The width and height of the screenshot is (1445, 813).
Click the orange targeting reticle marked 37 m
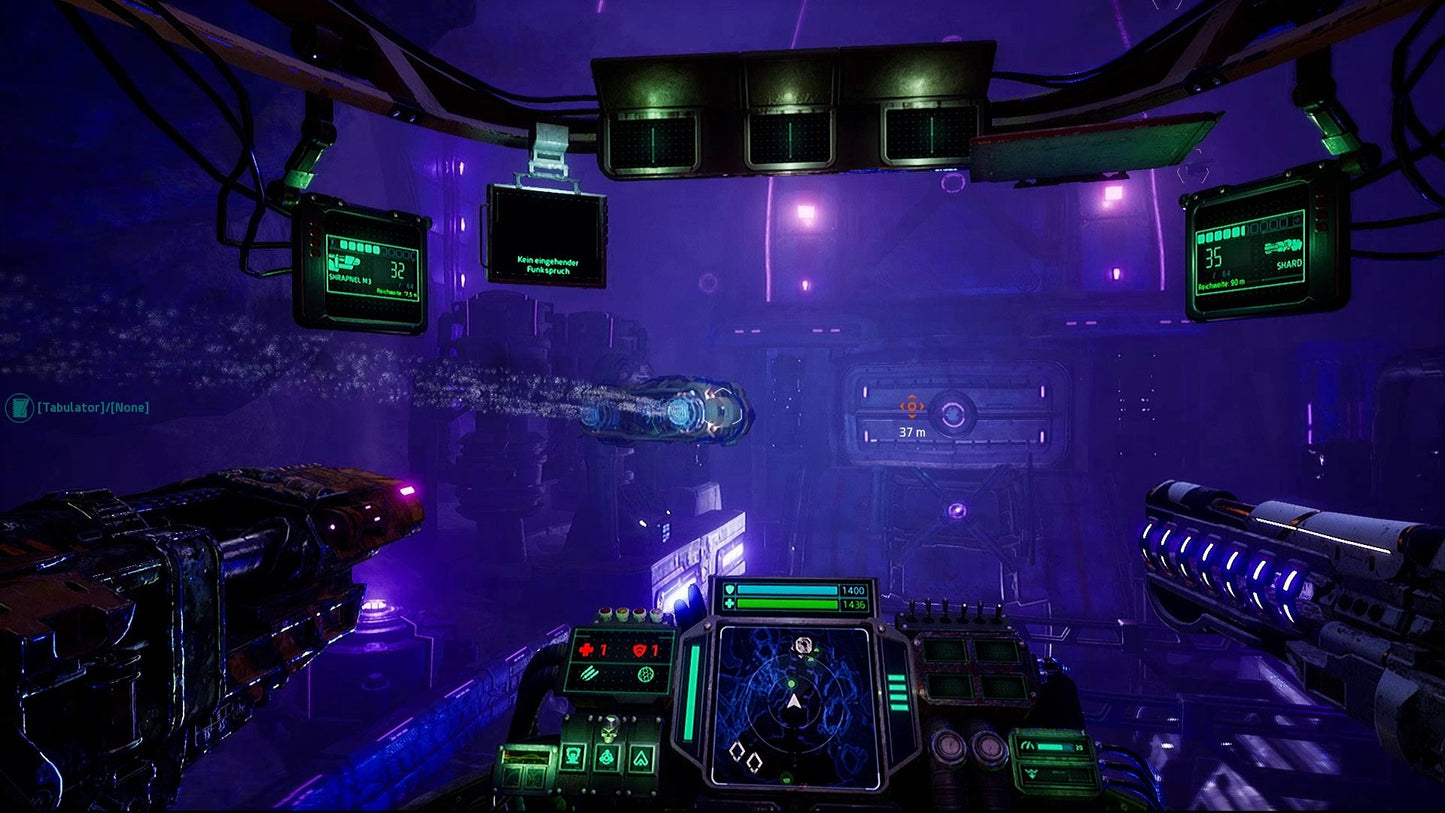click(x=910, y=407)
